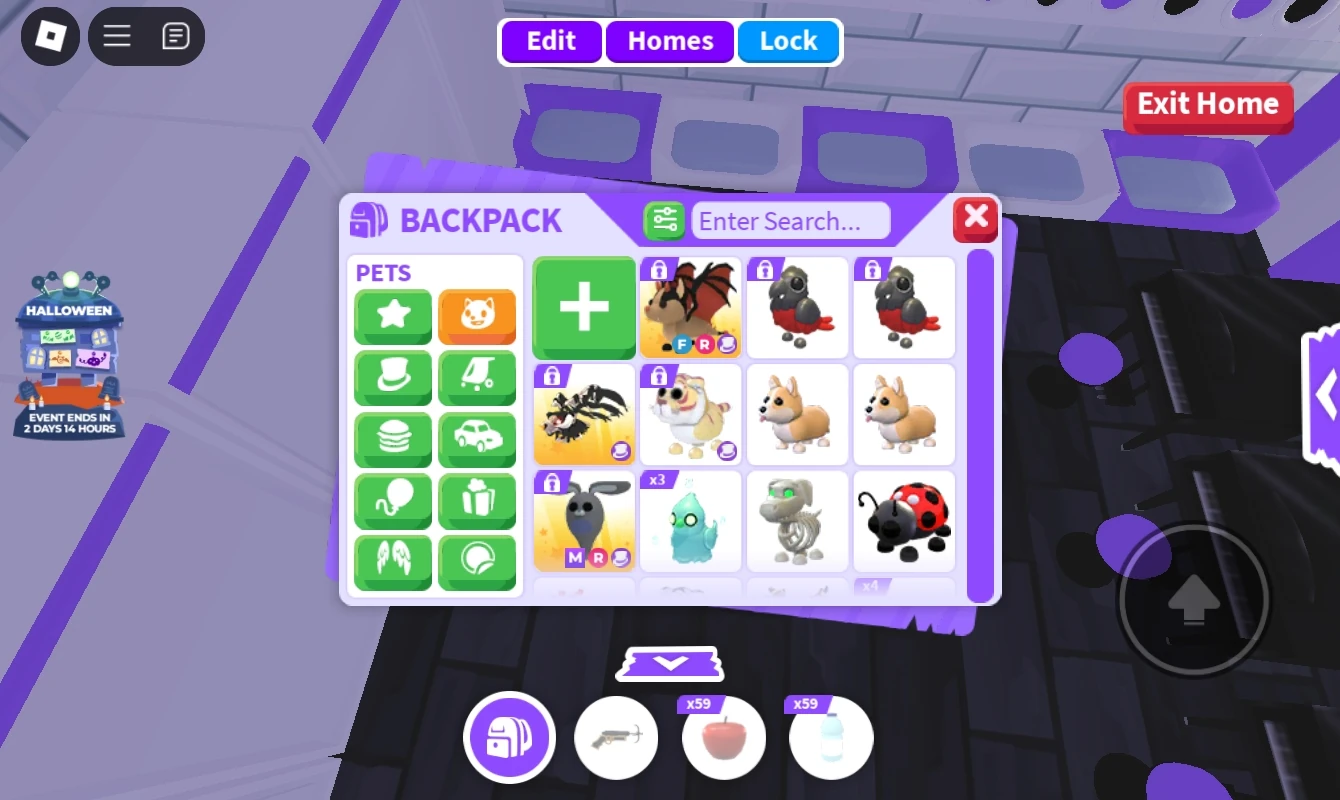Open the top hat pet wear filter
This screenshot has height=800, width=1340.
pyautogui.click(x=392, y=378)
